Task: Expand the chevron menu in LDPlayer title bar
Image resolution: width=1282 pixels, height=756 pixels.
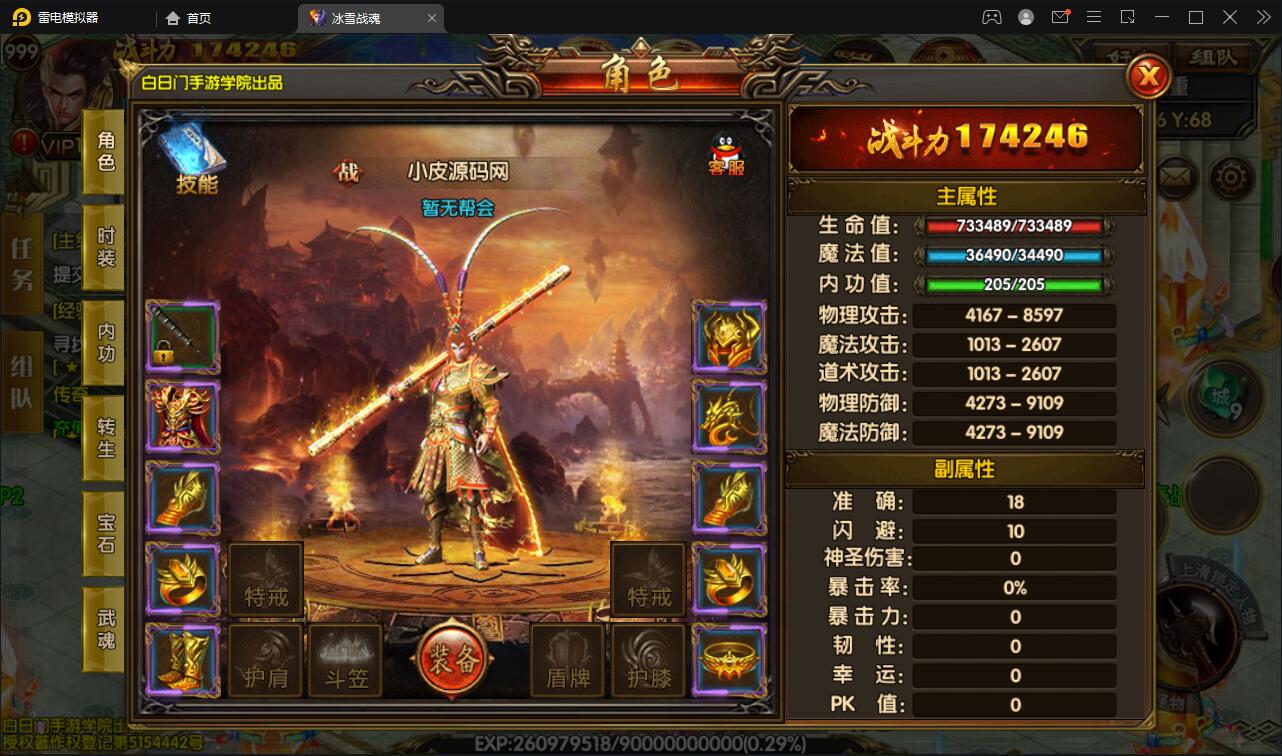Action: point(1262,17)
